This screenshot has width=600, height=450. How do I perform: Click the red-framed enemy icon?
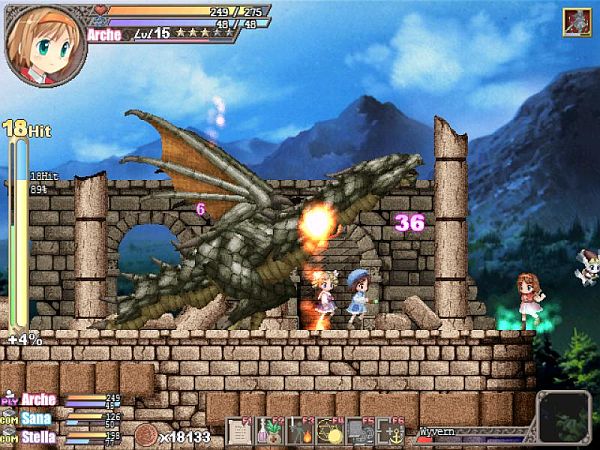pos(577,22)
